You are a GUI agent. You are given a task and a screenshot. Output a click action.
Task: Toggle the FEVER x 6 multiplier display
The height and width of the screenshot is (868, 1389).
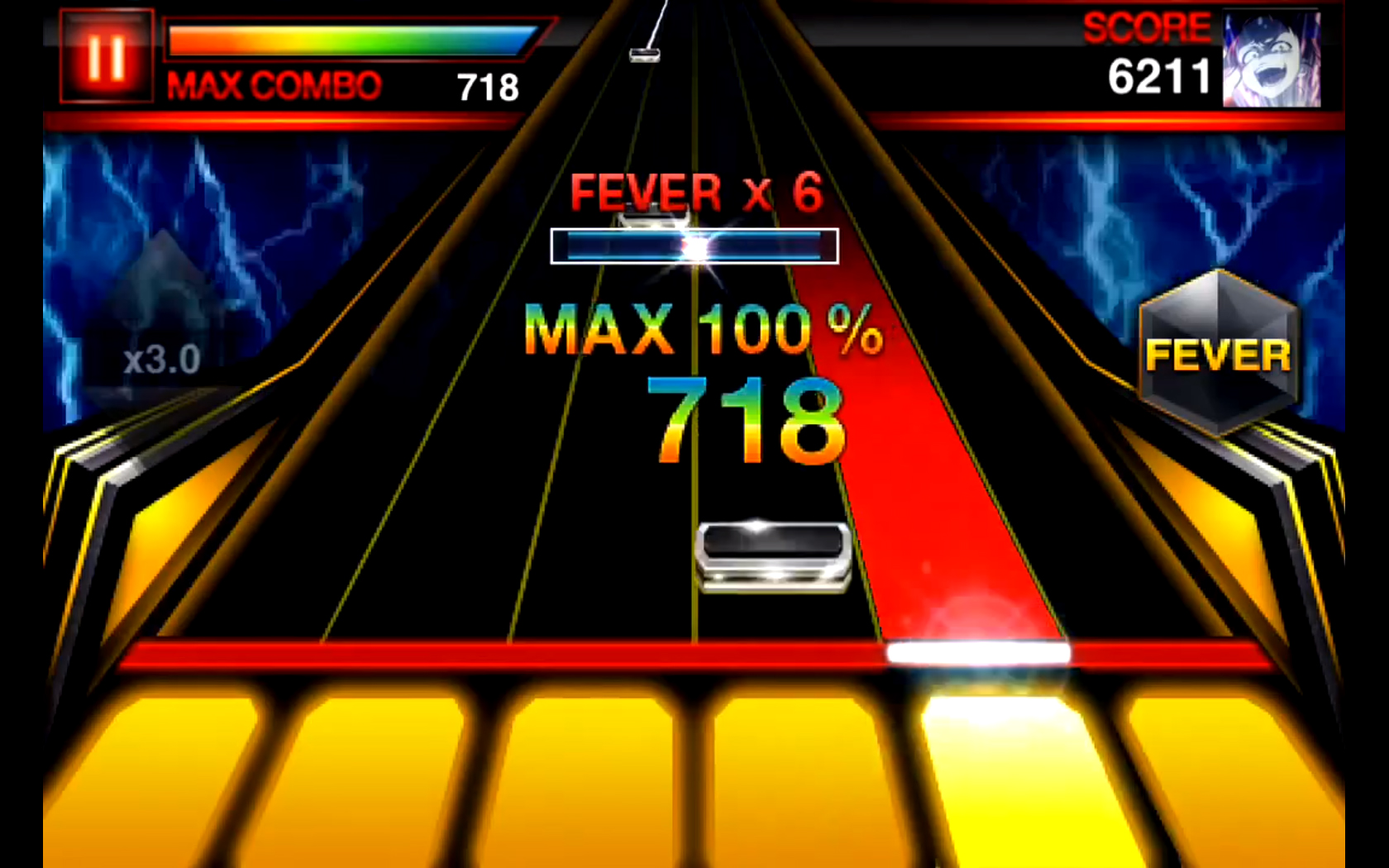point(694,190)
